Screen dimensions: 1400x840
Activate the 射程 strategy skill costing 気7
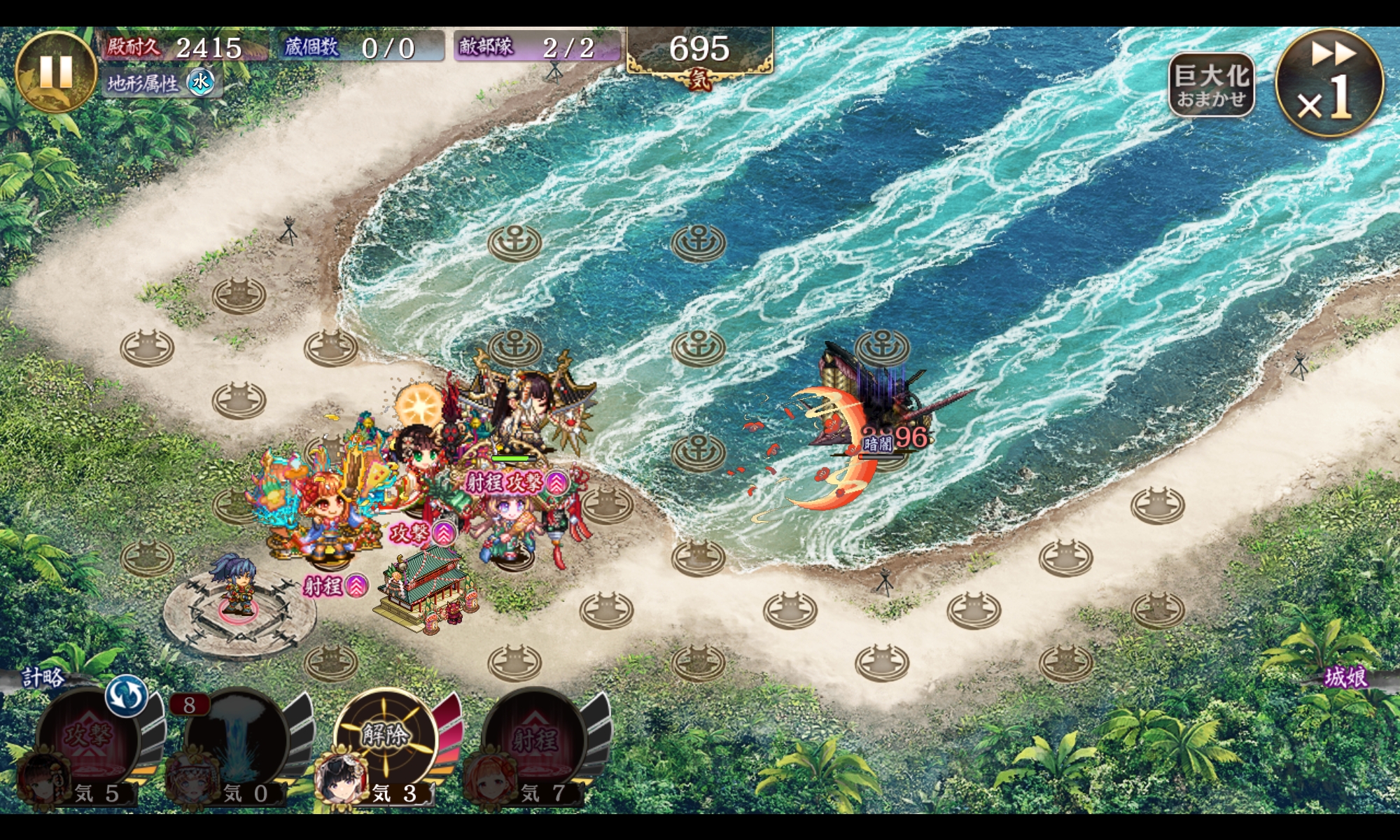pos(534,739)
